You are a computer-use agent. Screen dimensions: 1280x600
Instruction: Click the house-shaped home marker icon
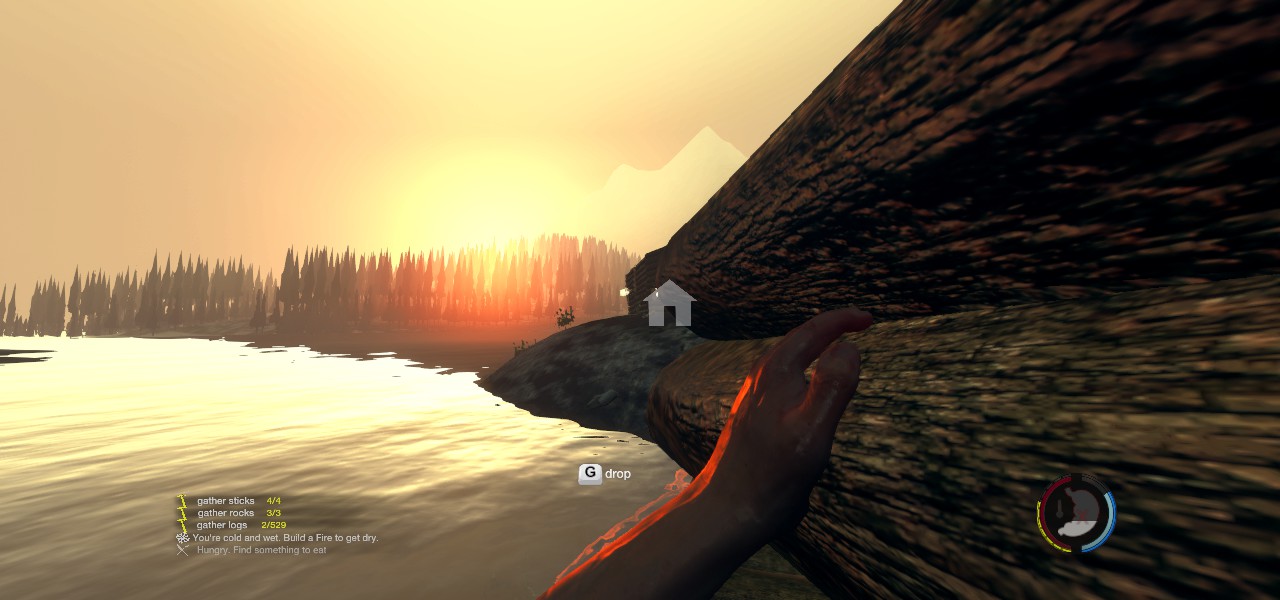point(670,303)
